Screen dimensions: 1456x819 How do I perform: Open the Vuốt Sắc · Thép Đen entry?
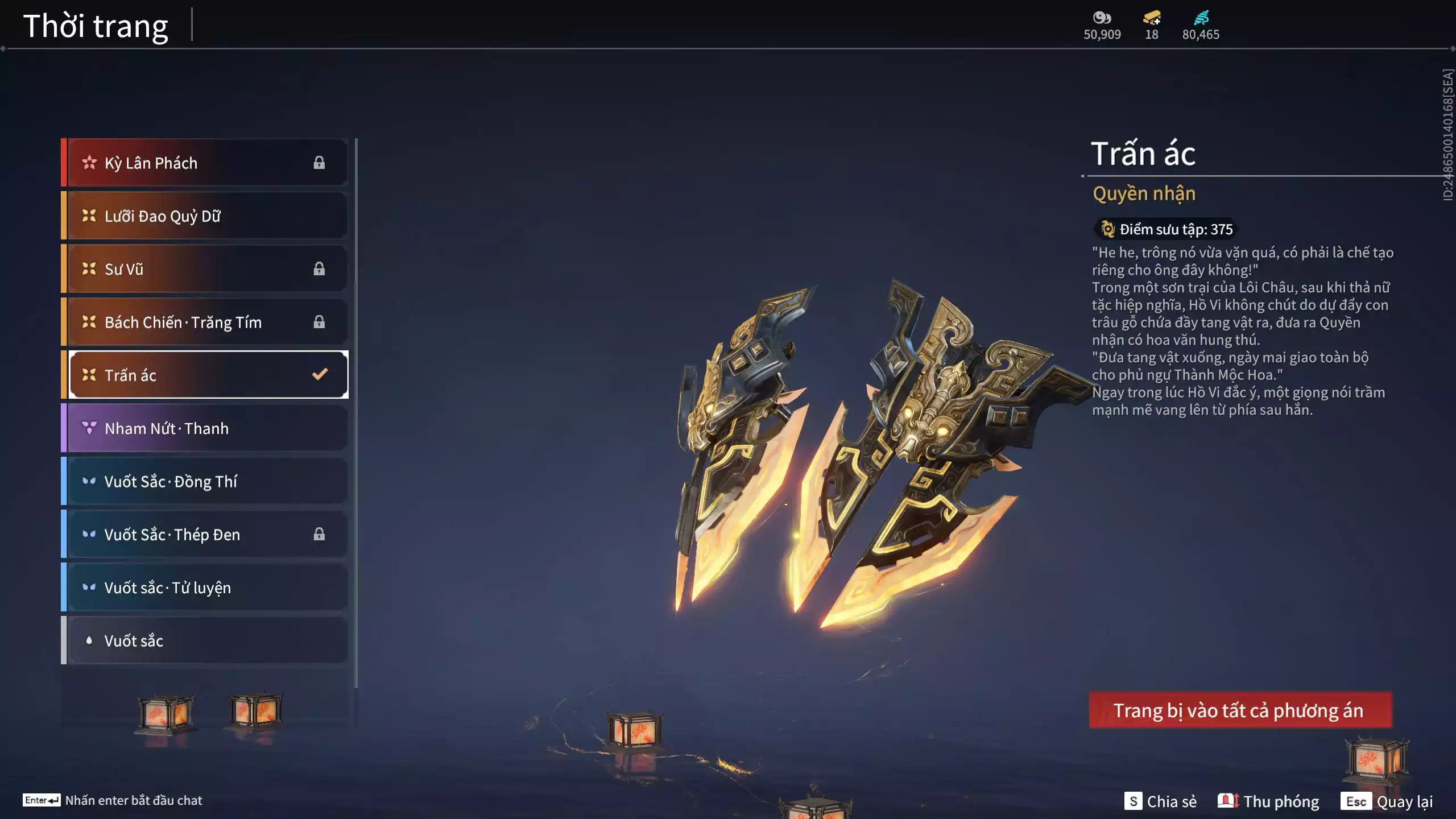coord(205,534)
